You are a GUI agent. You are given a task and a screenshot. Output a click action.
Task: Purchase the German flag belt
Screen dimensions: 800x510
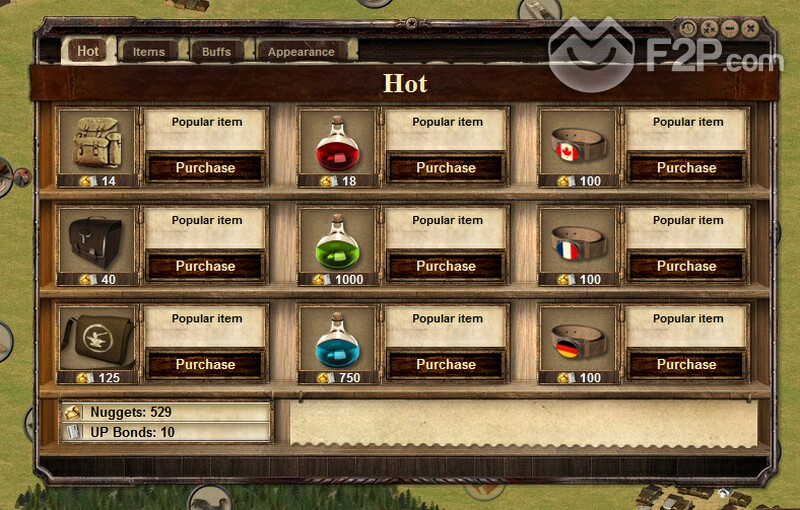click(x=686, y=364)
